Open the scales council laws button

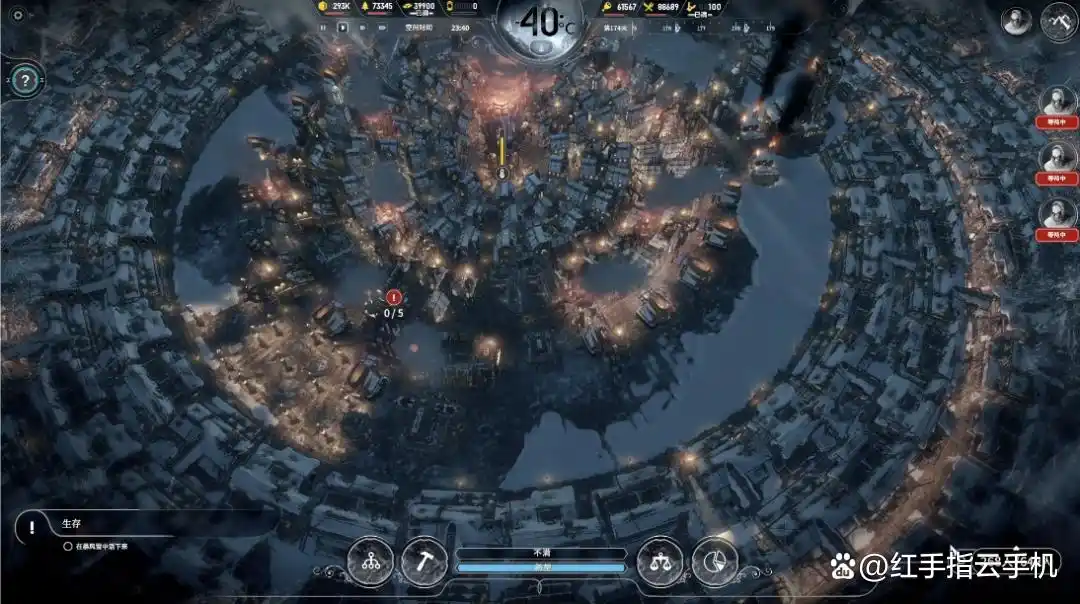click(660, 561)
